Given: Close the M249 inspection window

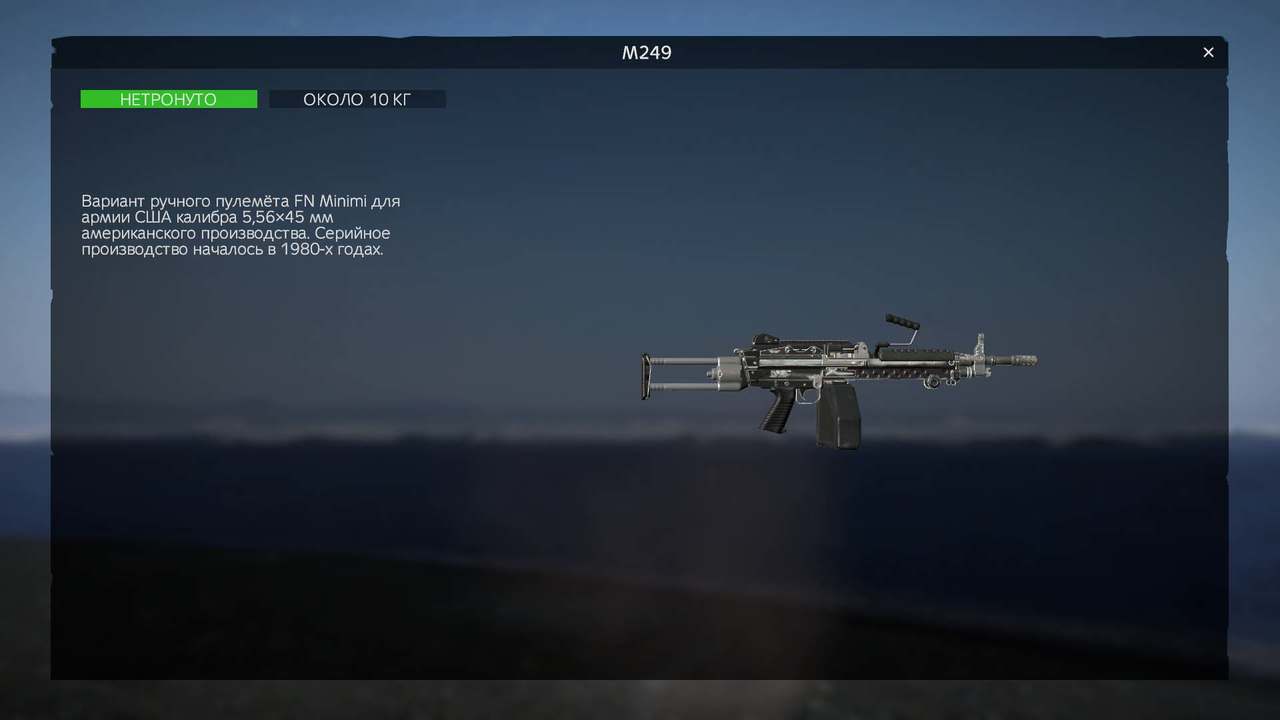Looking at the screenshot, I should pos(1208,52).
